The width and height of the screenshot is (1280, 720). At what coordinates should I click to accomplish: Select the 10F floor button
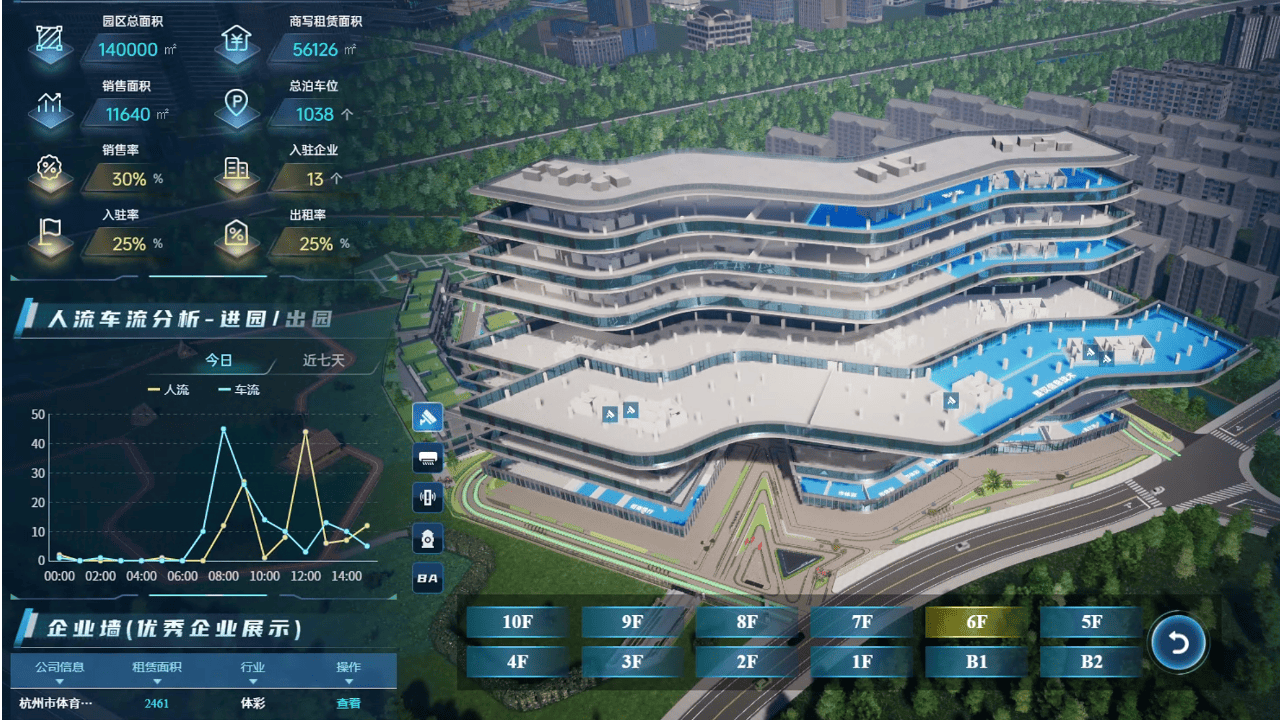coord(517,622)
